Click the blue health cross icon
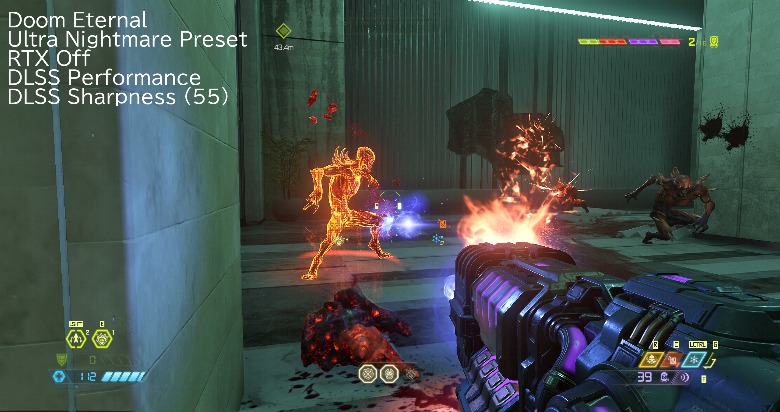Screen dimensions: 780x412 [59, 377]
